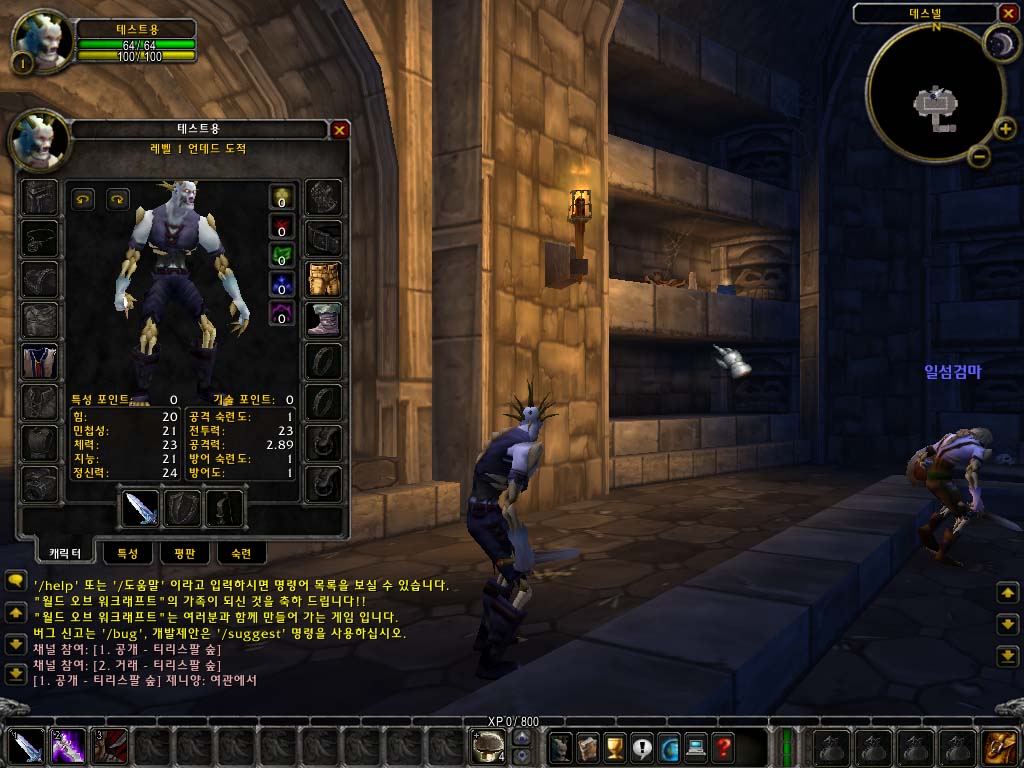Select the player portrait at top left
Viewport: 1024px width, 768px height.
[42, 42]
